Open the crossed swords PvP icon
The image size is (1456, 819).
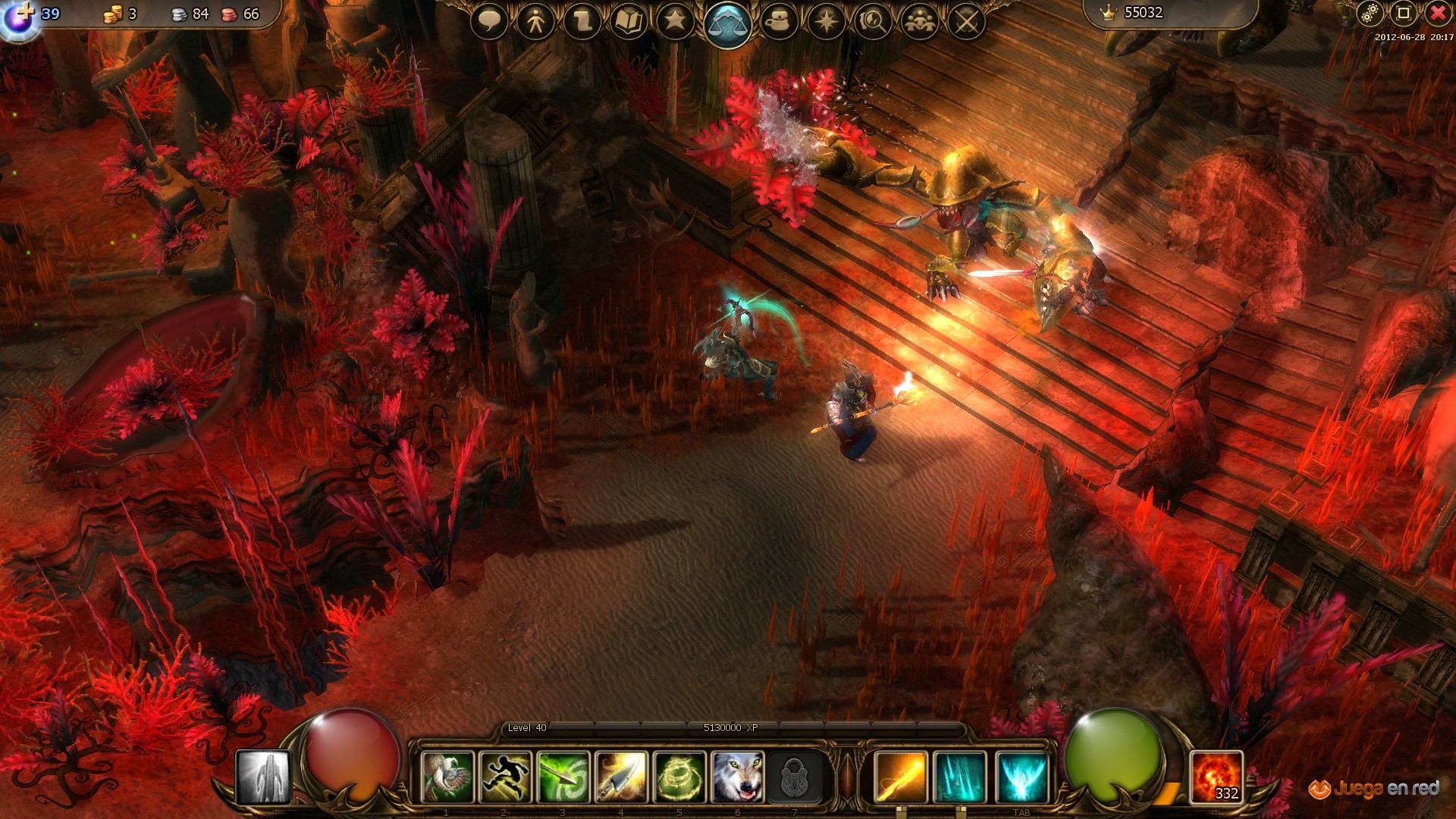tap(966, 21)
